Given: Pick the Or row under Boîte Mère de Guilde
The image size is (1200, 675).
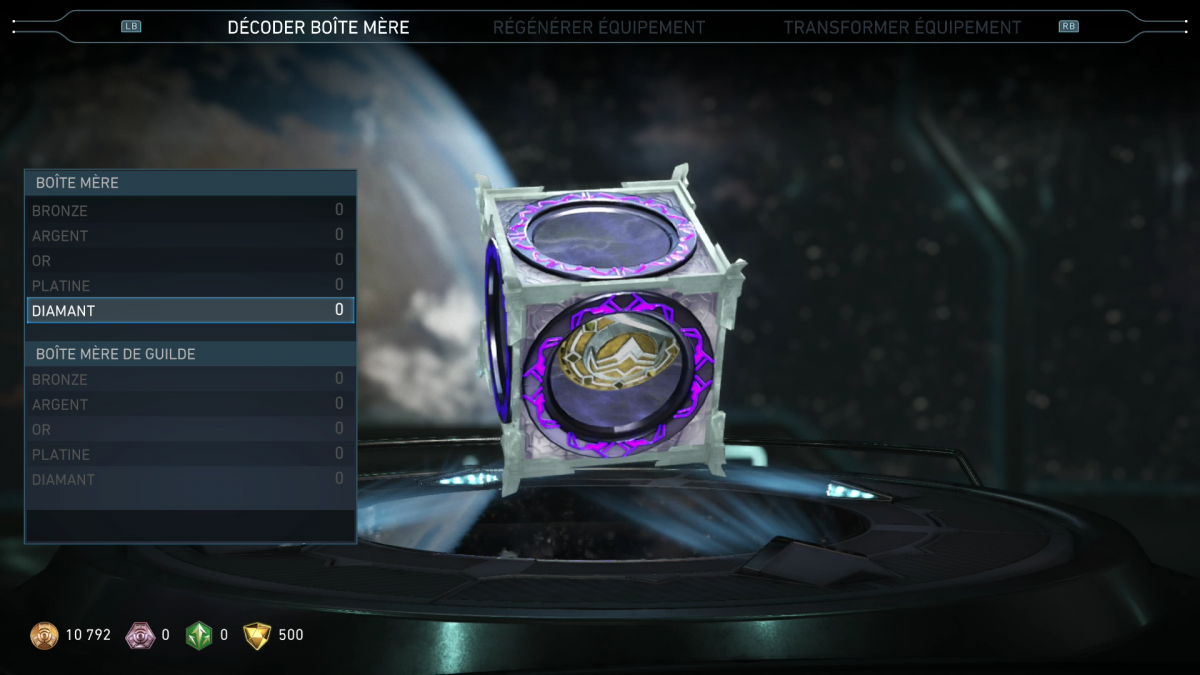Looking at the screenshot, I should [x=190, y=430].
